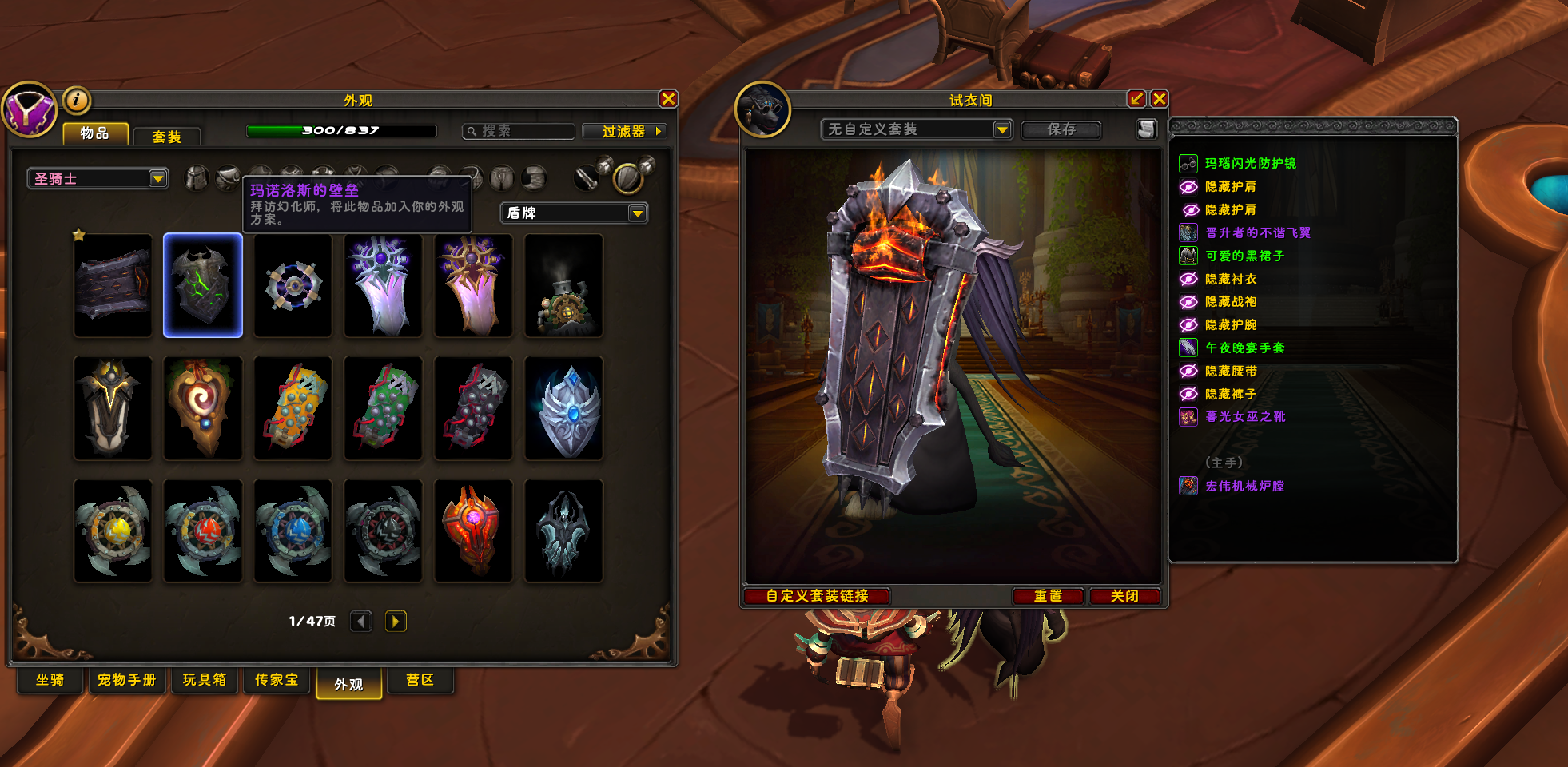The image size is (1568, 767).
Task: Open the Filter (过滤器) menu
Action: click(624, 131)
